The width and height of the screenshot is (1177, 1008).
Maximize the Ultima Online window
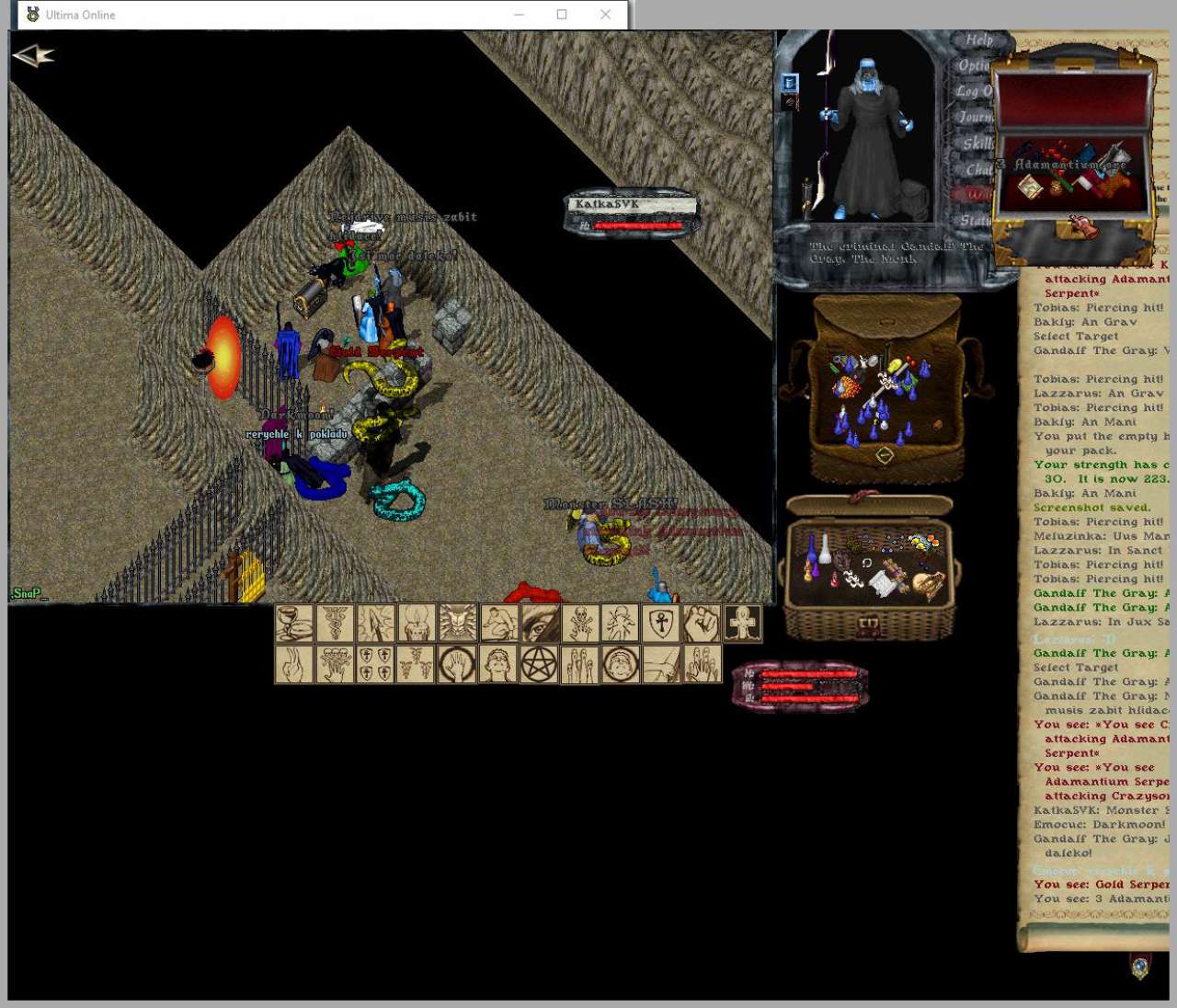tap(562, 15)
